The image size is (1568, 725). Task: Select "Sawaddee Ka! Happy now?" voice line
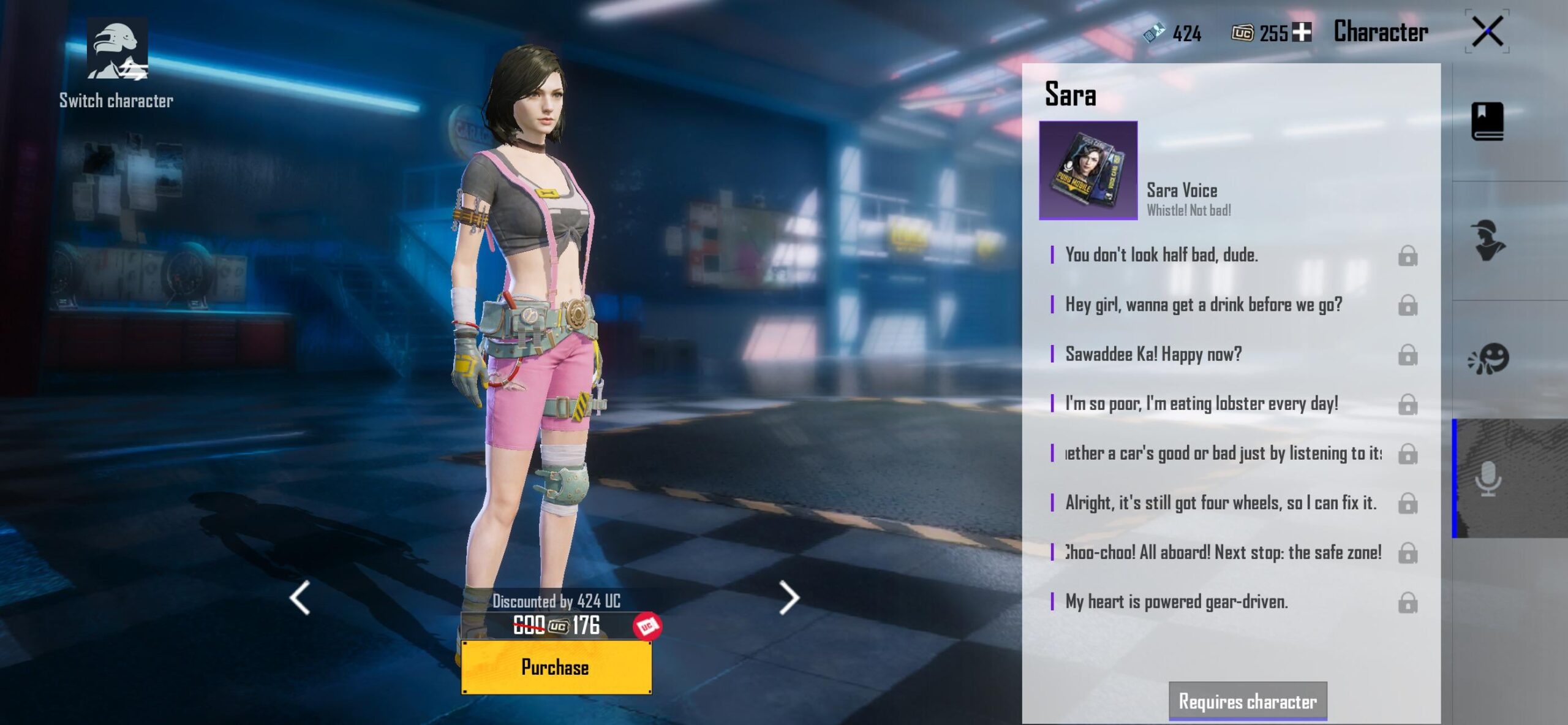tap(1153, 354)
